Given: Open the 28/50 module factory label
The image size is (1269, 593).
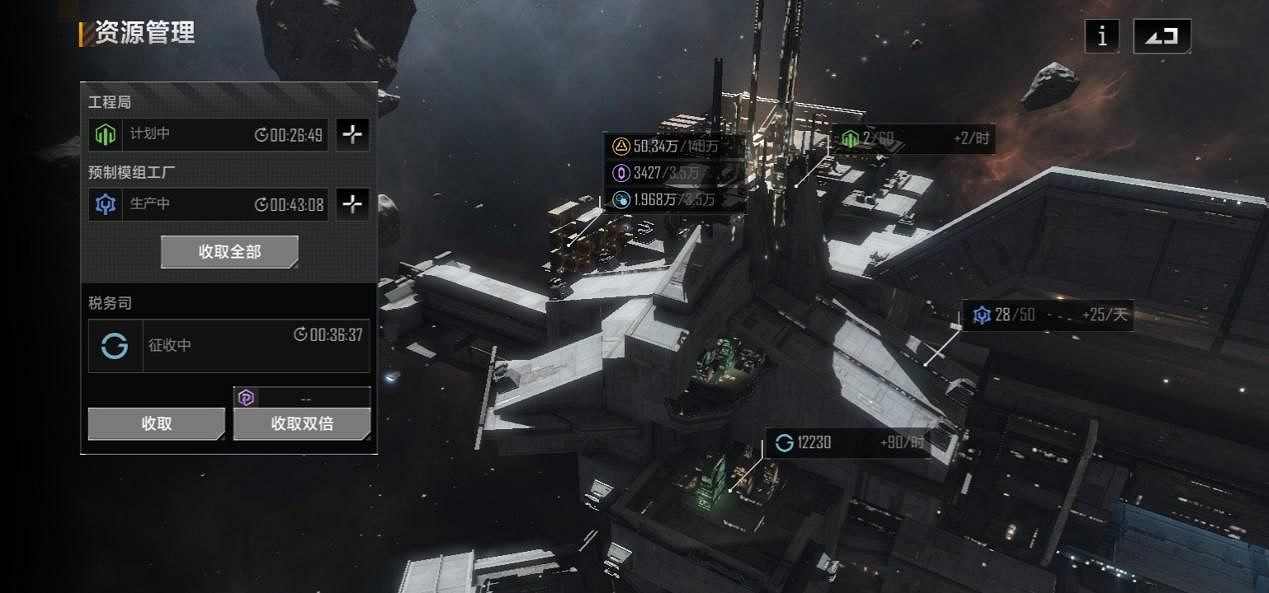Looking at the screenshot, I should [1047, 316].
